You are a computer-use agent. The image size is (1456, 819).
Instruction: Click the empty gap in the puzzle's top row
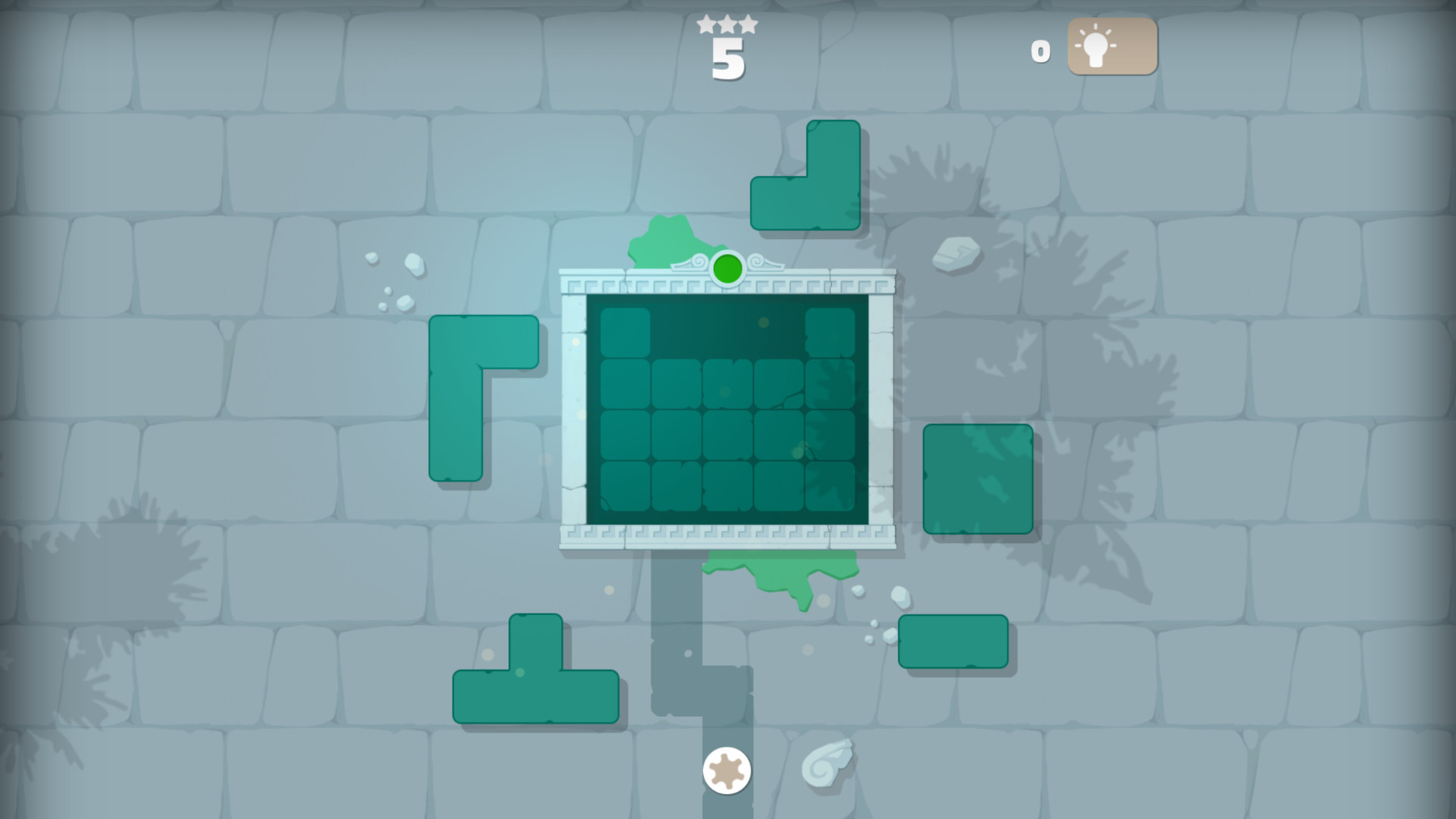726,334
